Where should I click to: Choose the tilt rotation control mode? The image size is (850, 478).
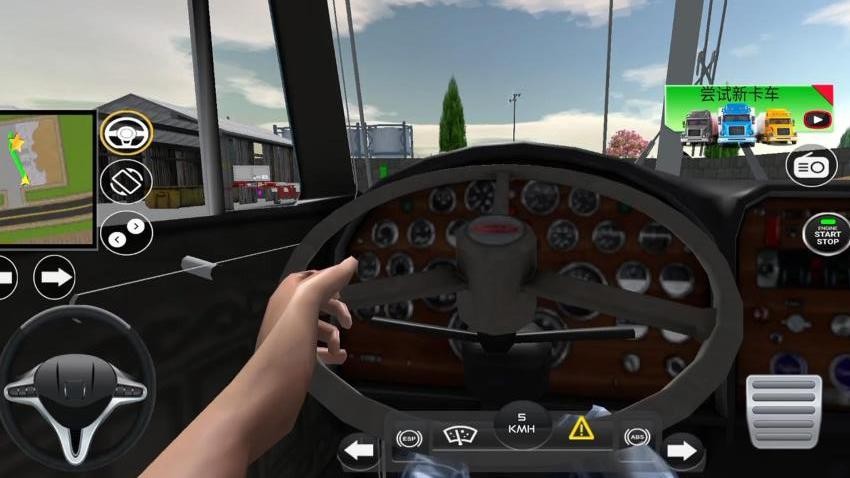pos(126,181)
